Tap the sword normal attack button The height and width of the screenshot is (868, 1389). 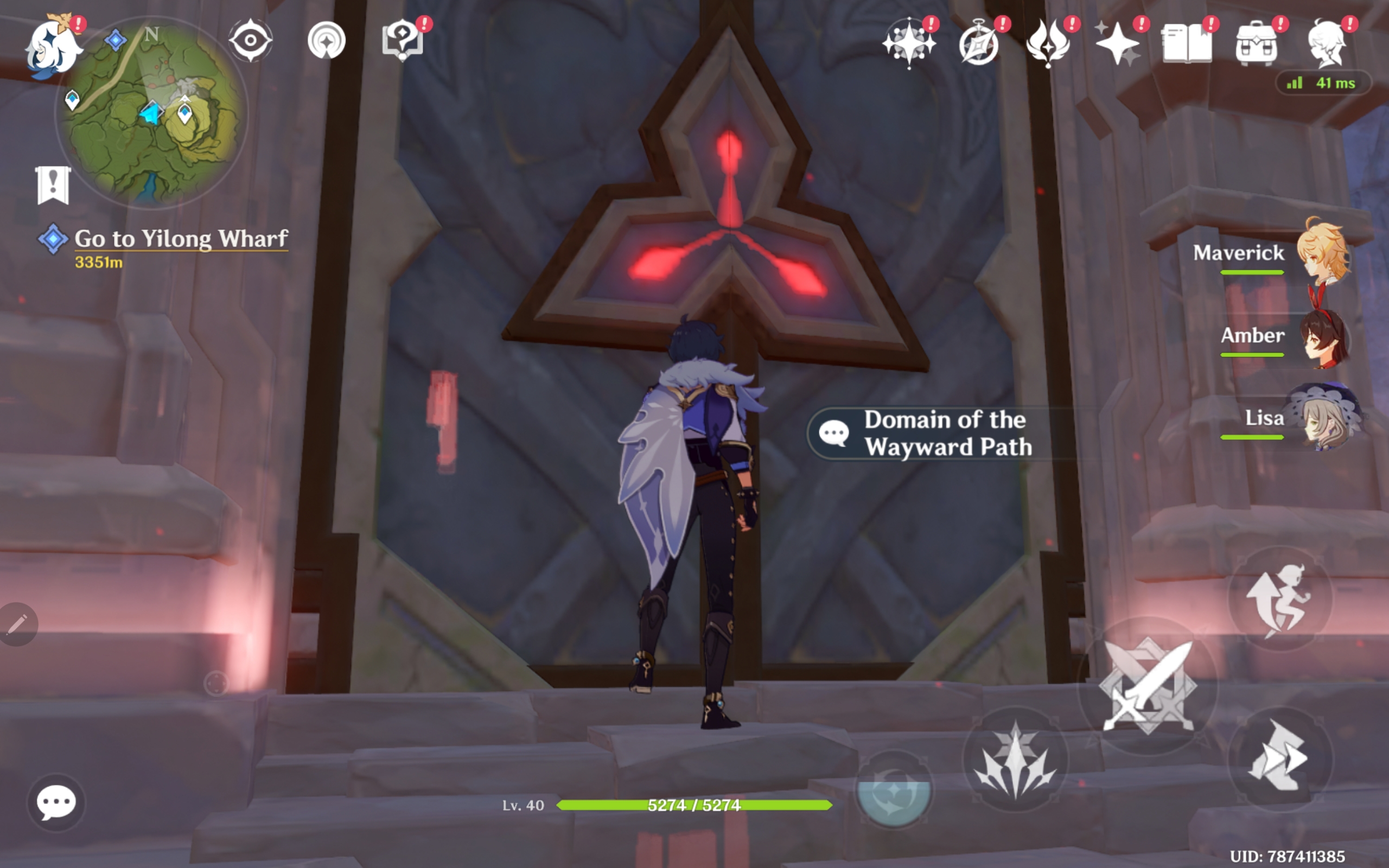click(1148, 685)
